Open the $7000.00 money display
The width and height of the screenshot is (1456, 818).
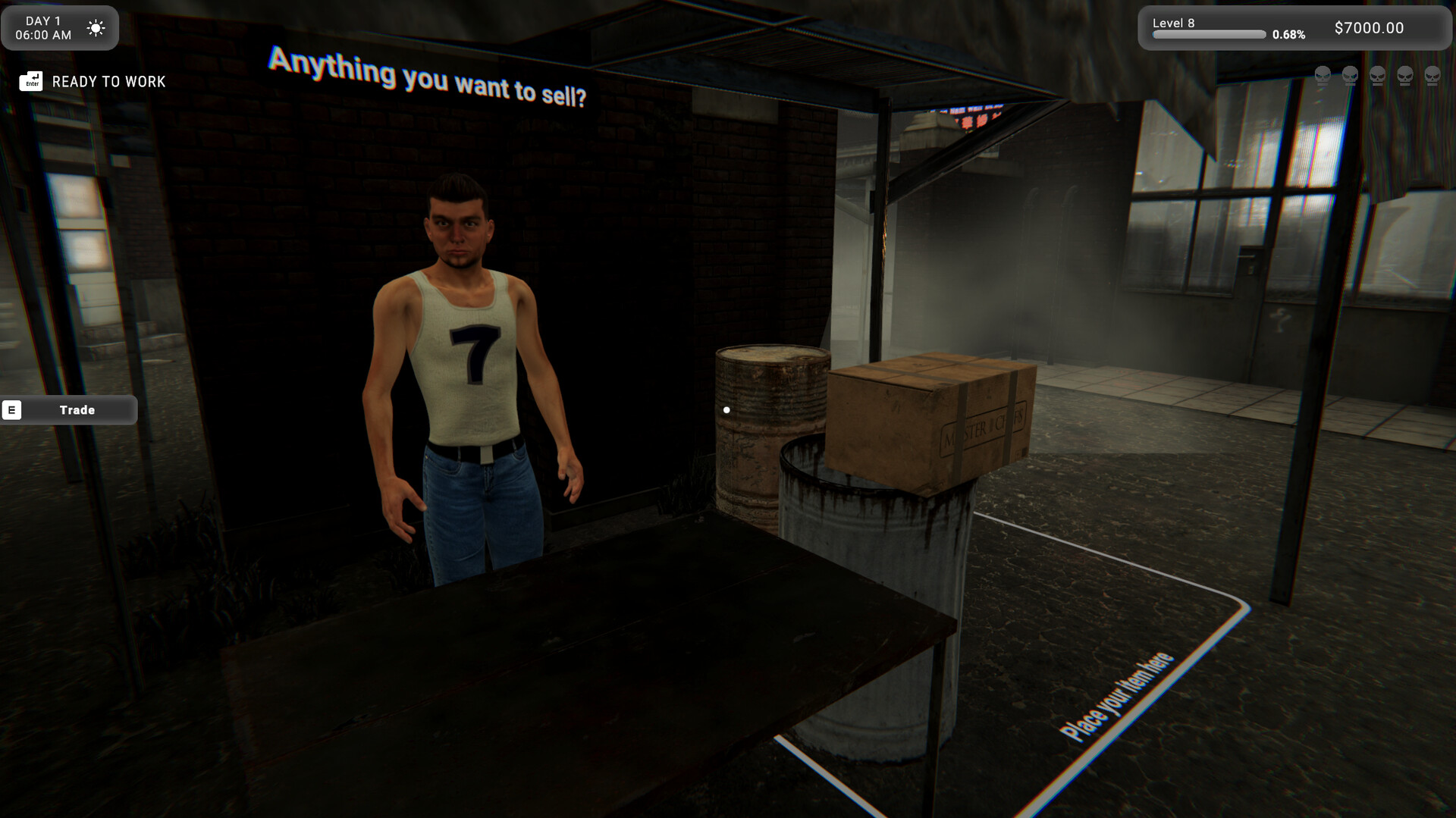(x=1368, y=27)
